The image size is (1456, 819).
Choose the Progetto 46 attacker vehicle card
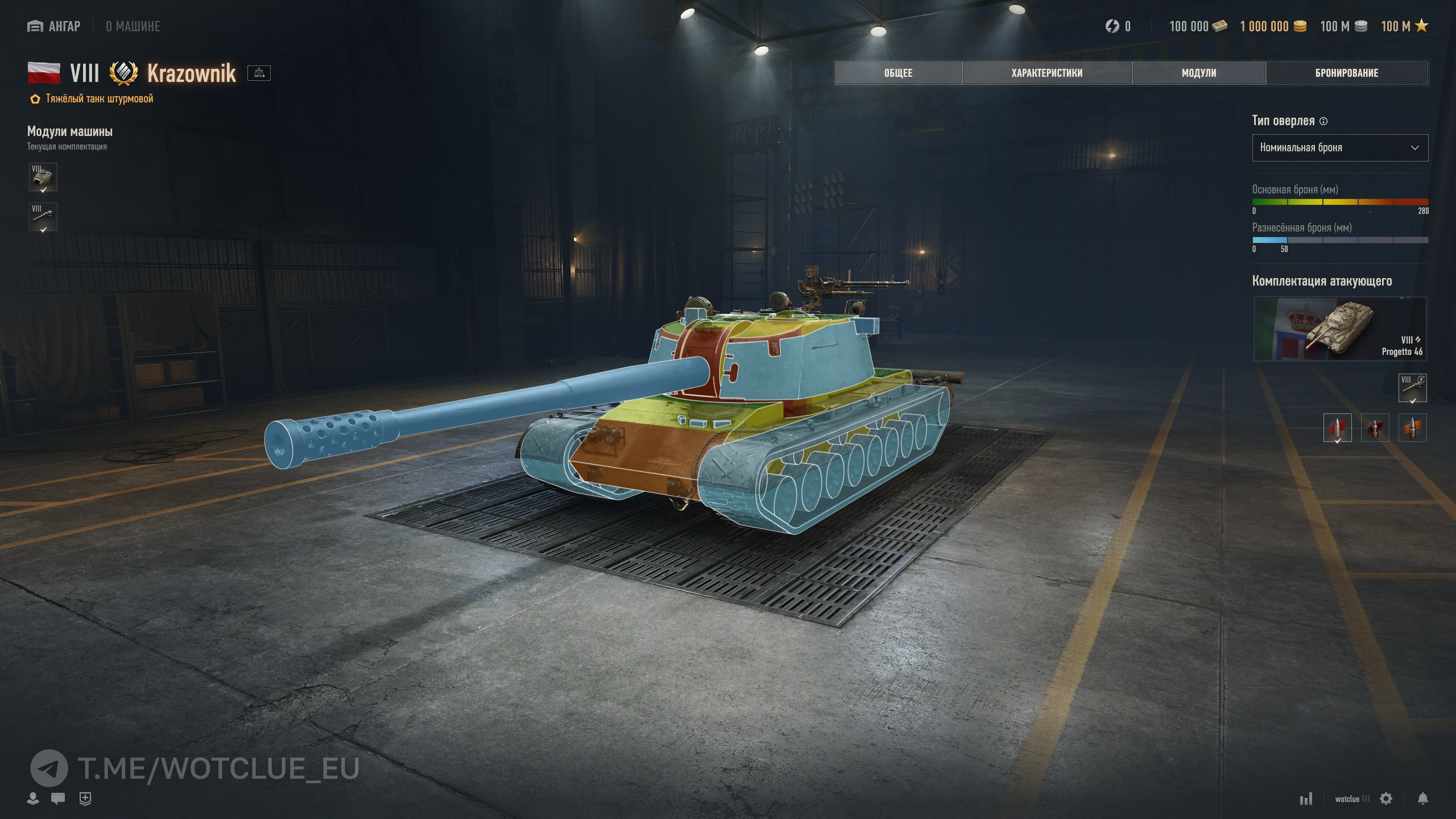point(1339,329)
